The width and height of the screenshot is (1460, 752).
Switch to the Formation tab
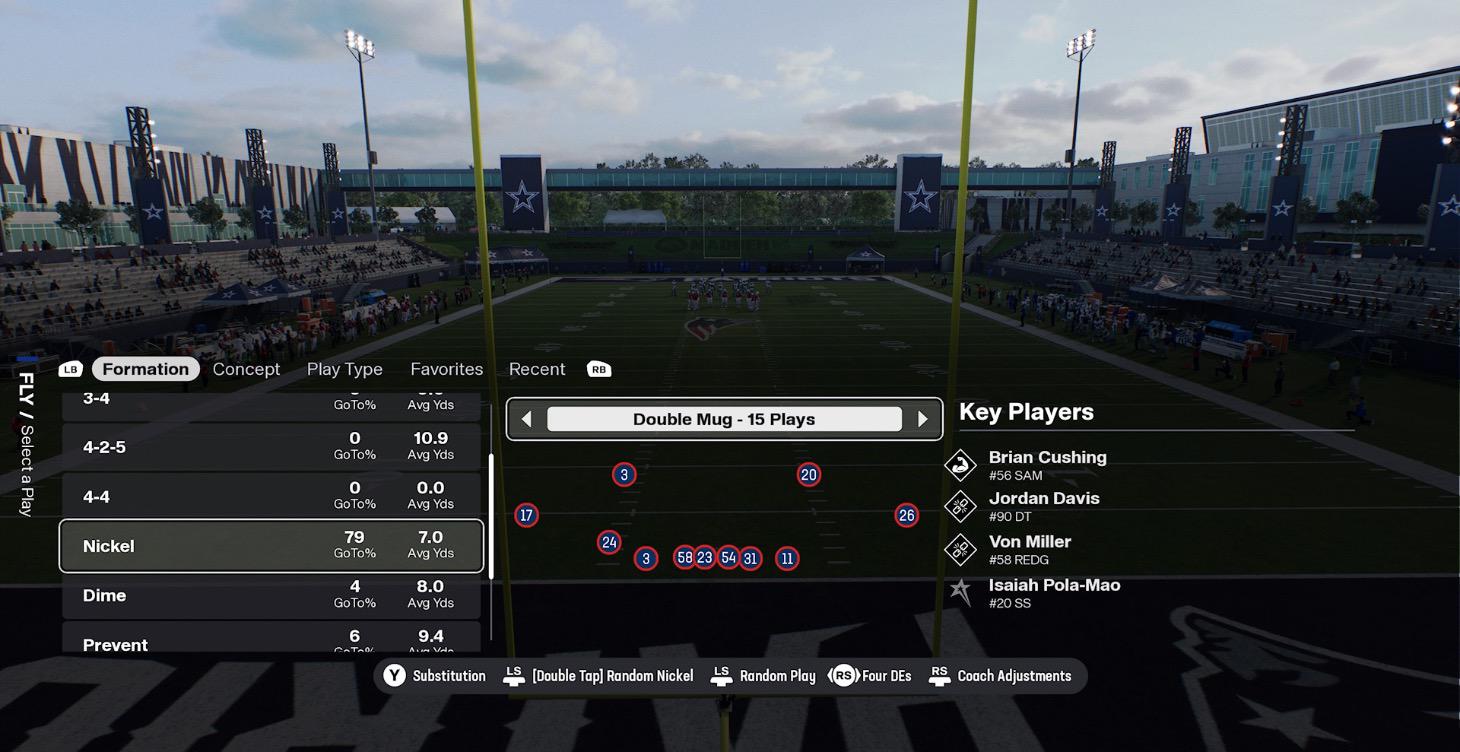[145, 369]
